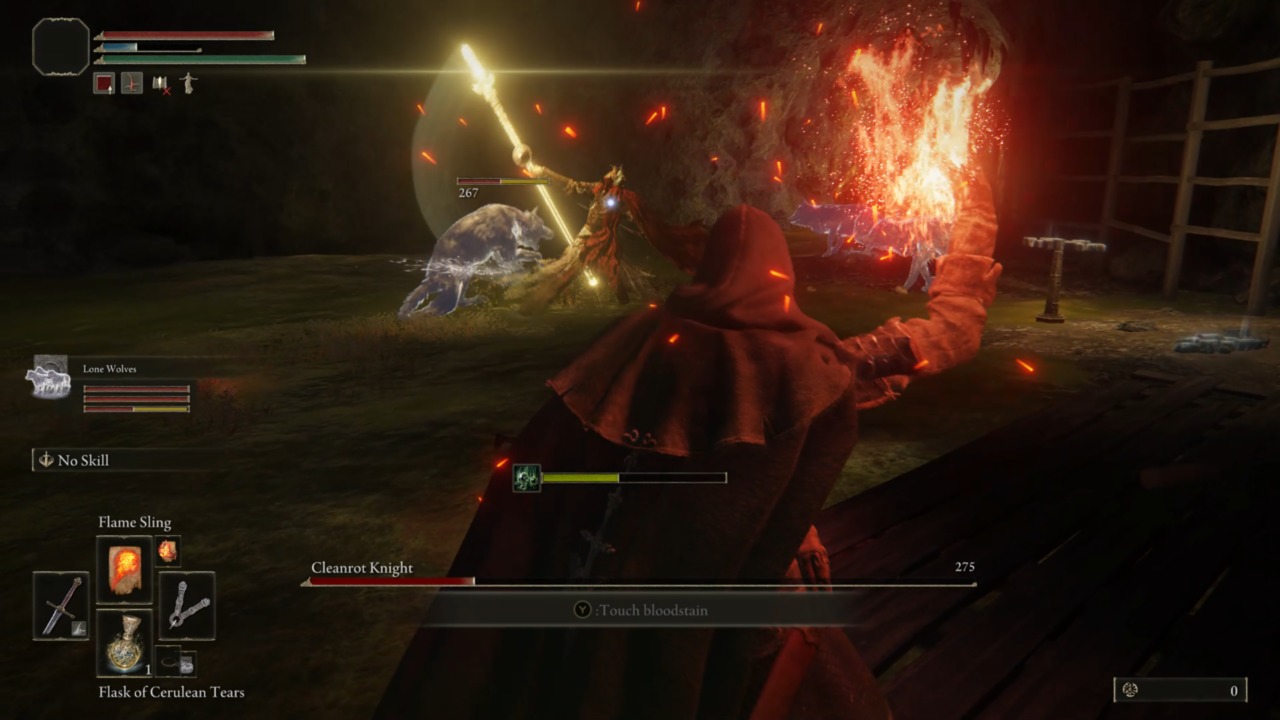Click the Y controller button icon
The image size is (1280, 720).
point(581,610)
